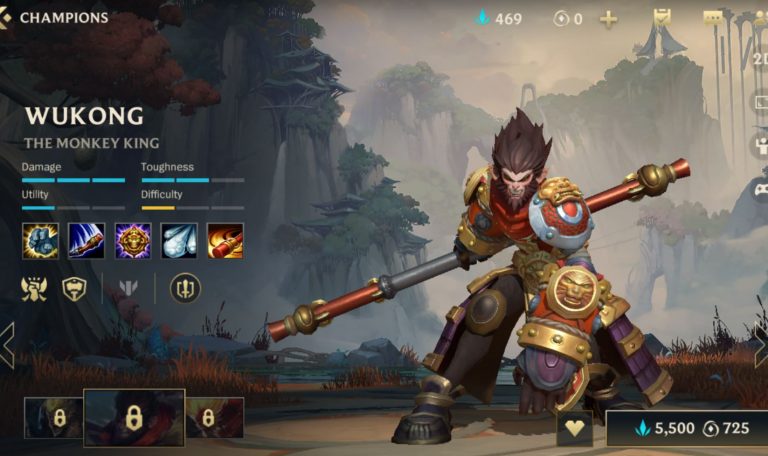768x456 pixels.
Task: Go to previous champion with left arrow
Action: click(x=7, y=344)
